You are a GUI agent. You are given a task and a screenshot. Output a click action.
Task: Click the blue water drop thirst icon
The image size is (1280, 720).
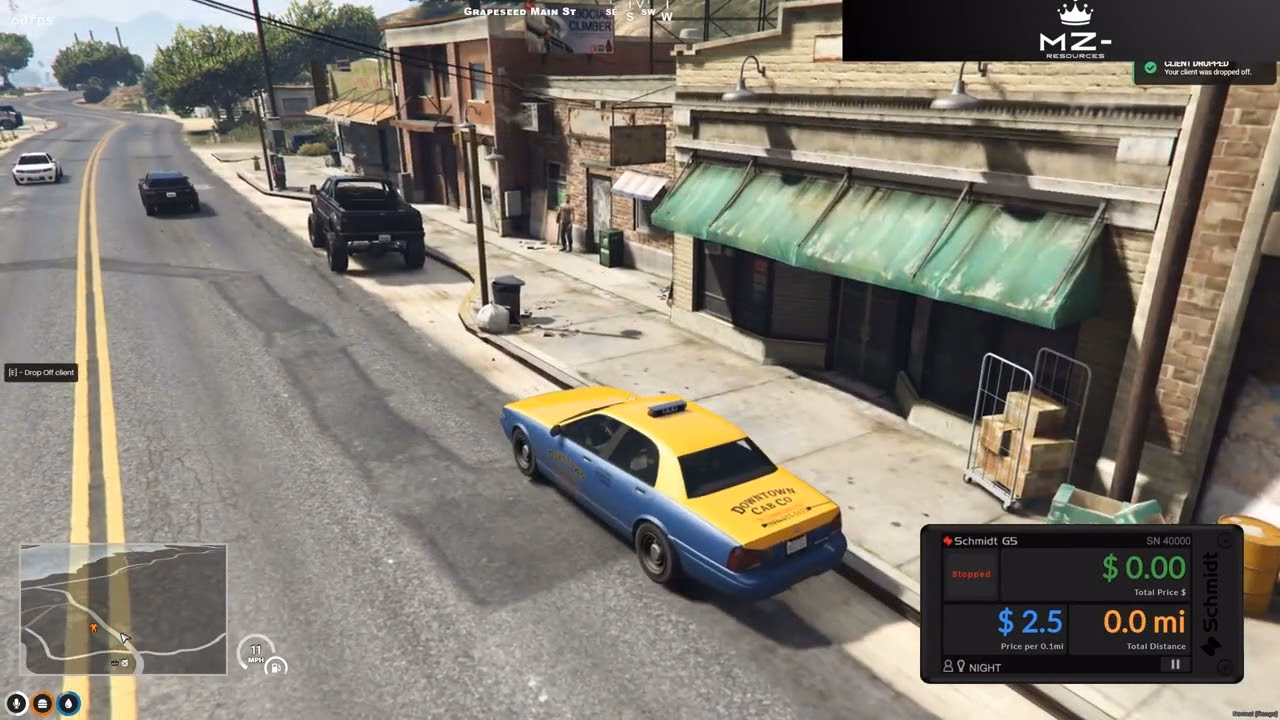coord(69,703)
